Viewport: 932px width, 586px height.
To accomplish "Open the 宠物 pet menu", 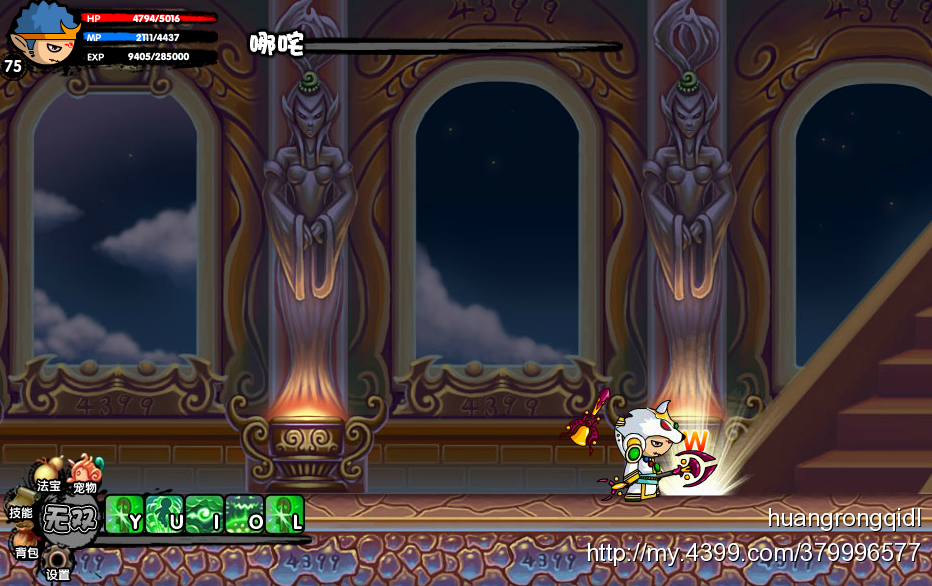I will pos(85,476).
